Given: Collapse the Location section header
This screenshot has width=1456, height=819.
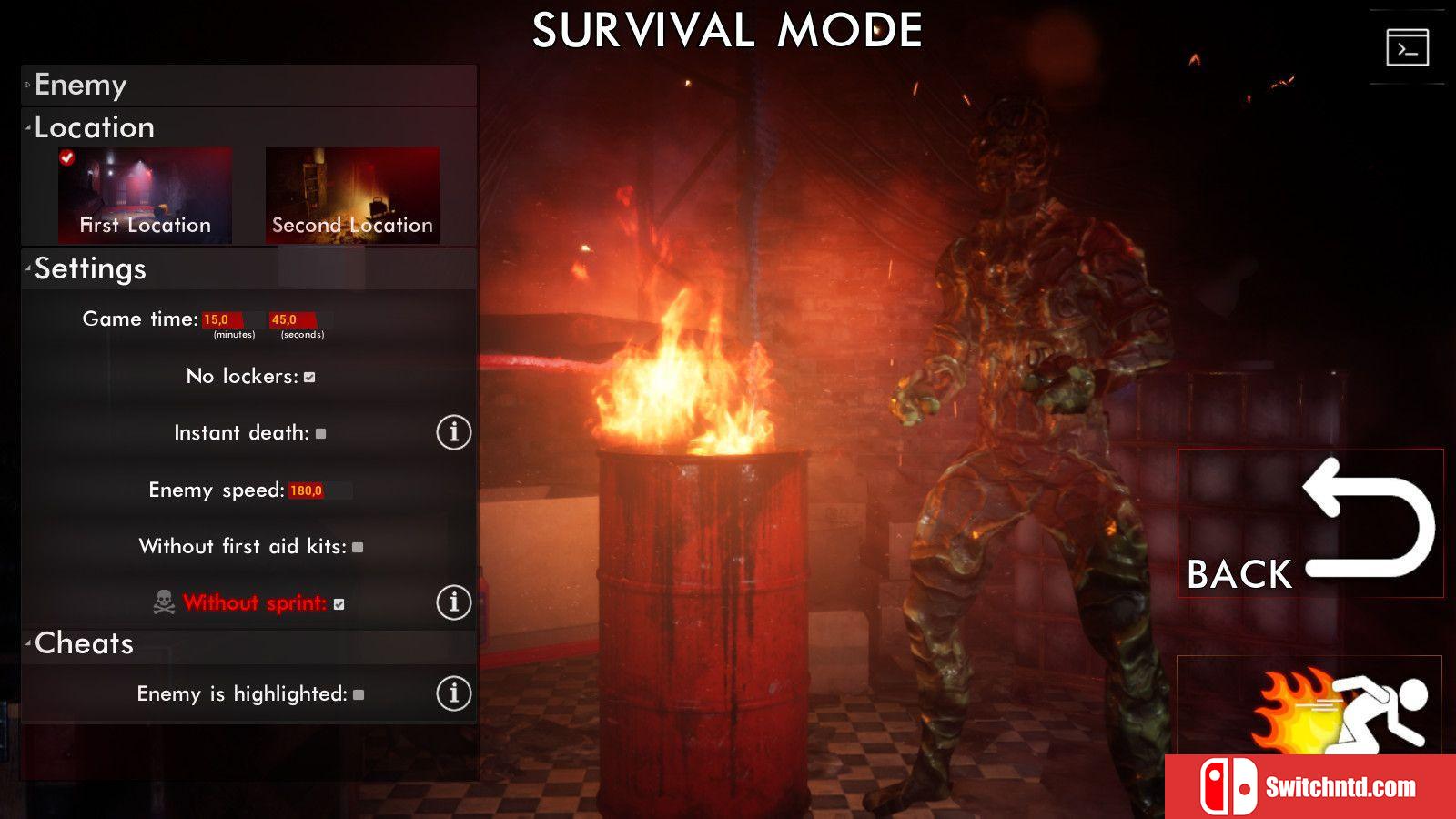Looking at the screenshot, I should pyautogui.click(x=94, y=127).
